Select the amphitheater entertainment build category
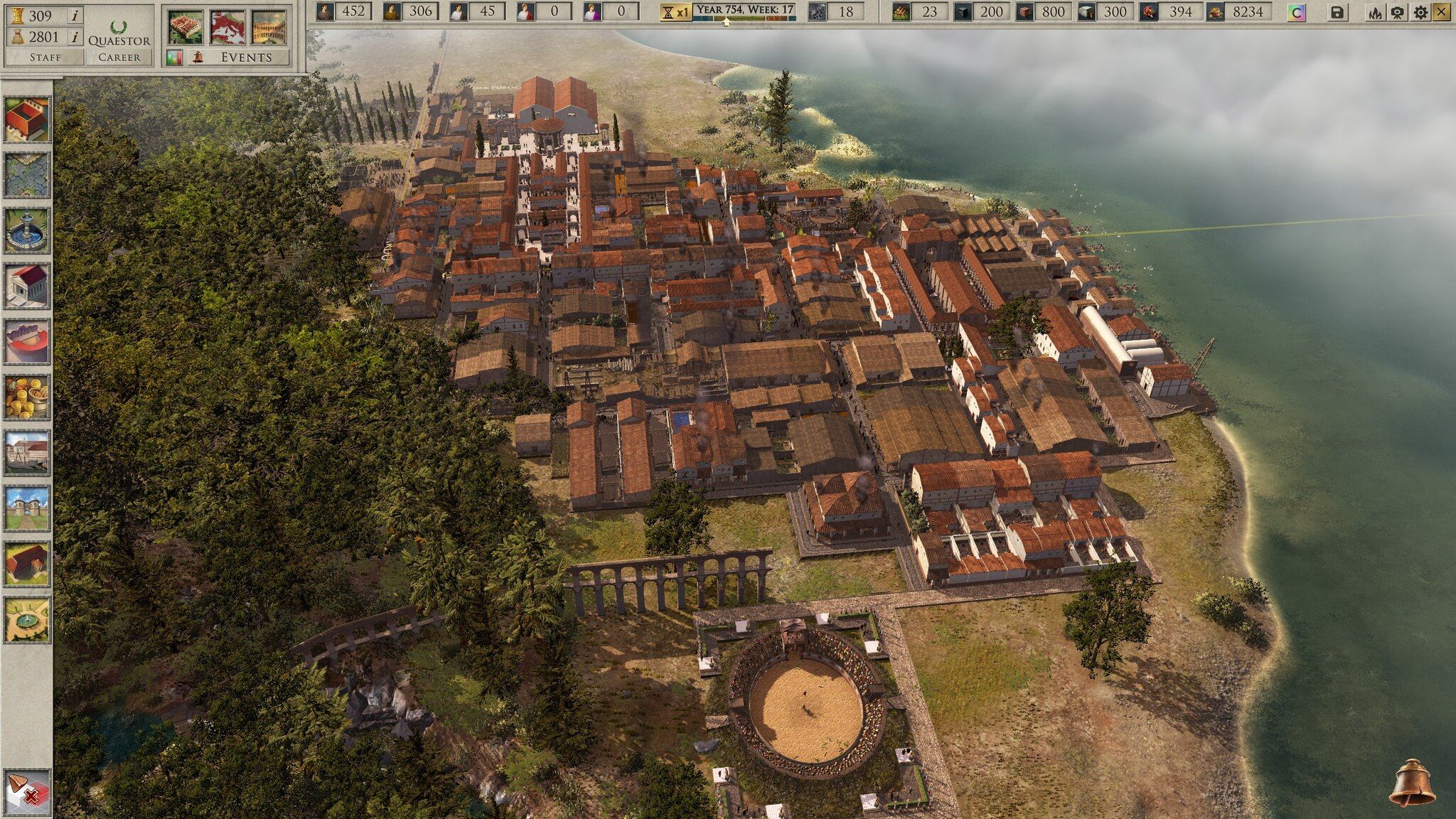This screenshot has width=1456, height=819. click(27, 341)
